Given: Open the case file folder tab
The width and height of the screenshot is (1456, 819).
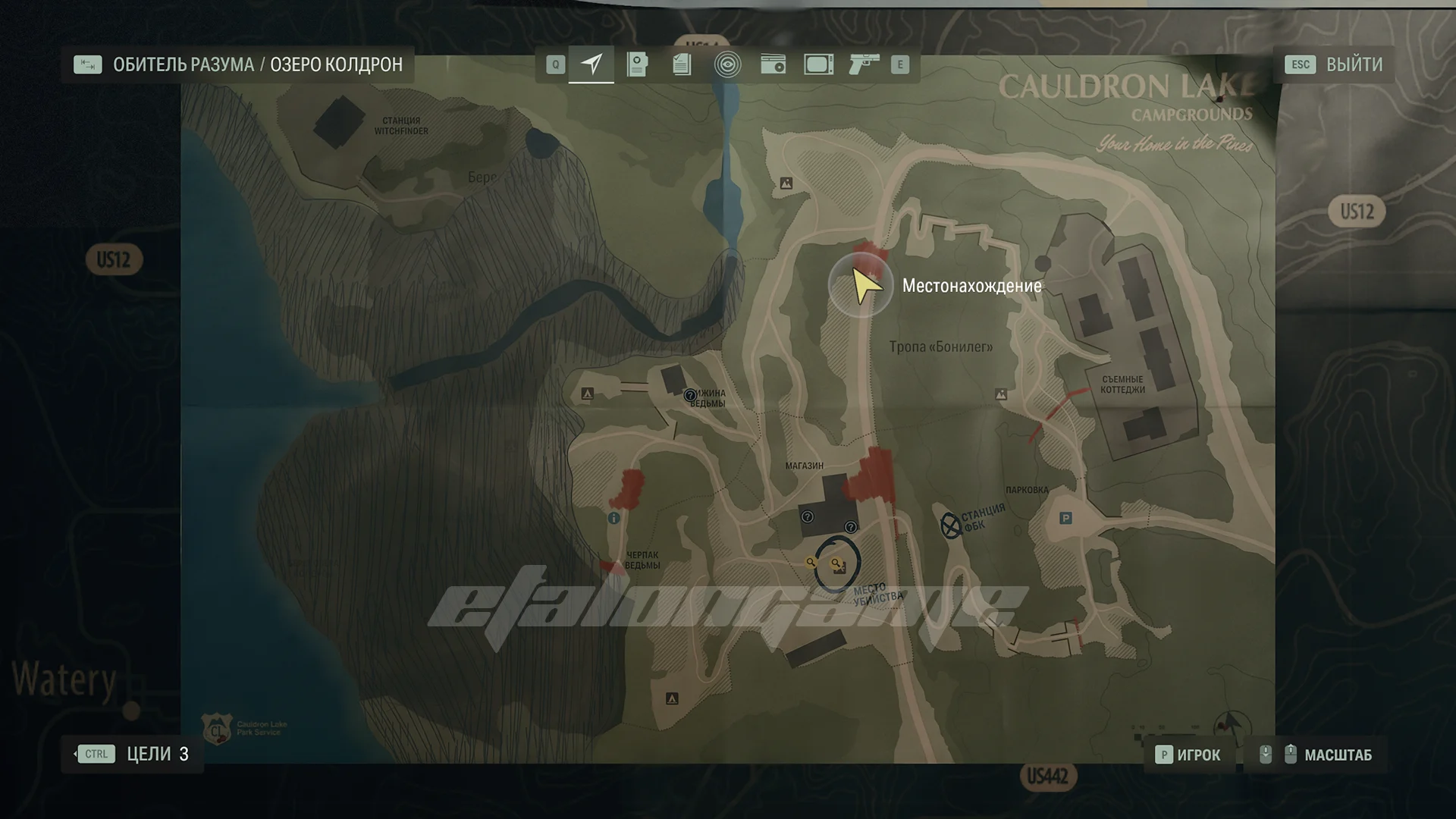Looking at the screenshot, I should coord(637,64).
